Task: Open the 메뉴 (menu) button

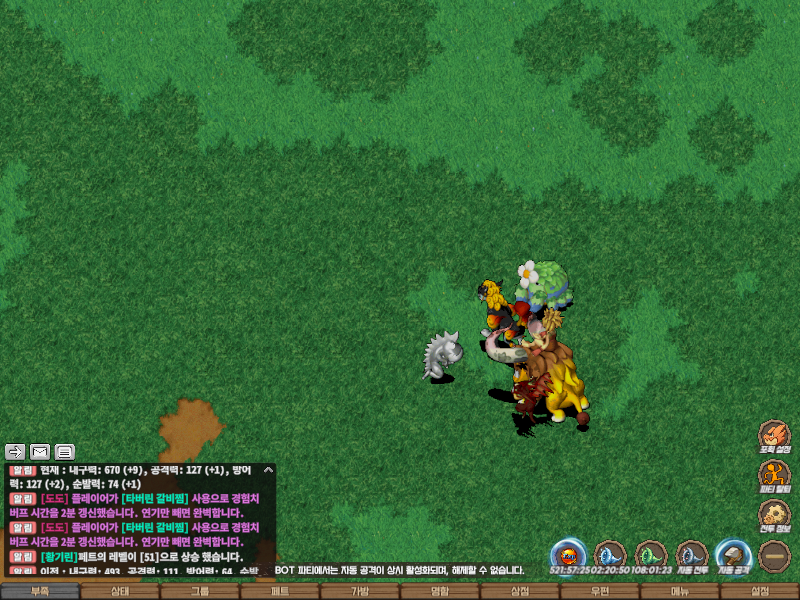Action: coord(680,591)
